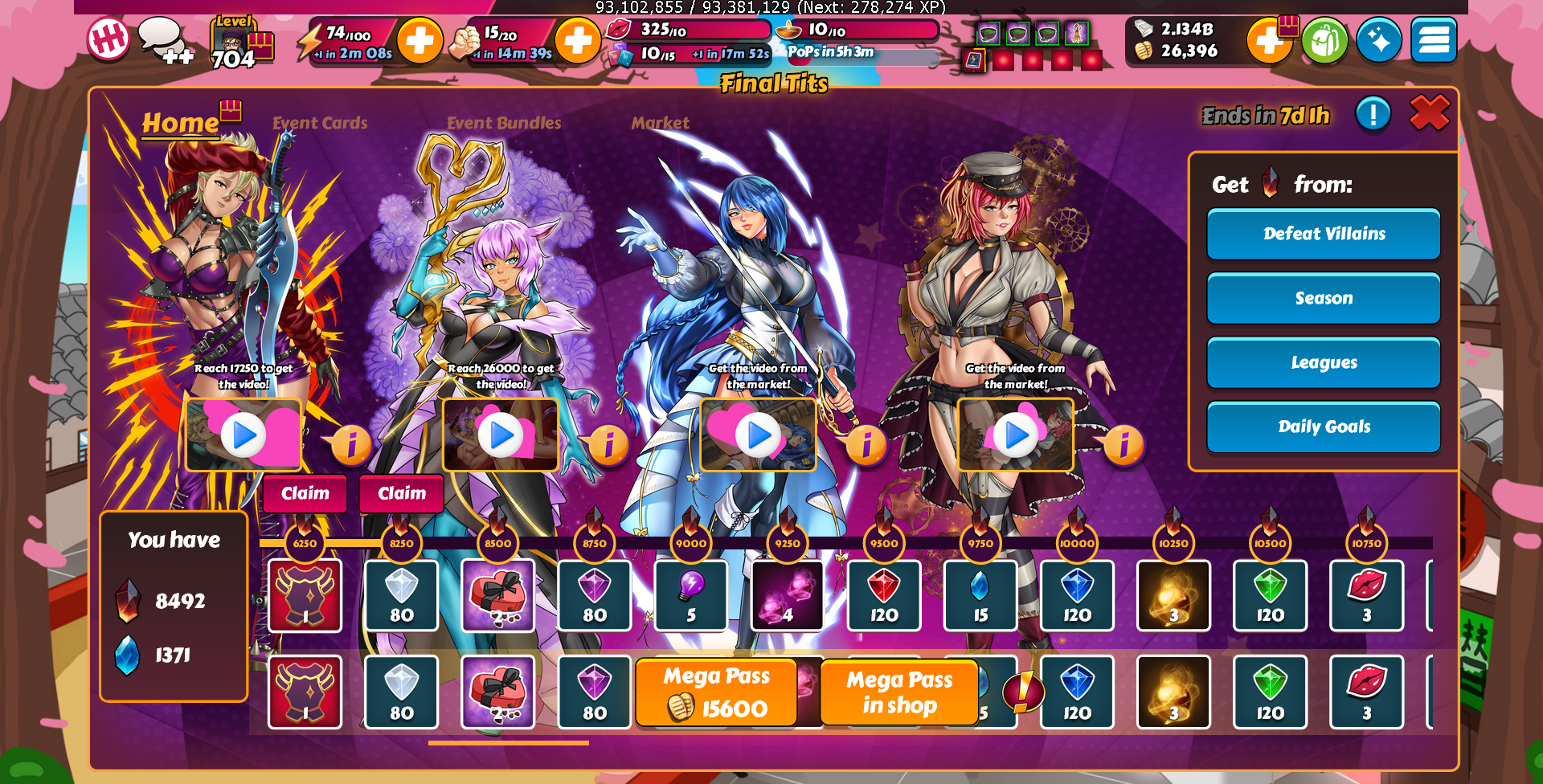Switch to the Event Bundles tab
The height and width of the screenshot is (784, 1543).
pyautogui.click(x=504, y=123)
